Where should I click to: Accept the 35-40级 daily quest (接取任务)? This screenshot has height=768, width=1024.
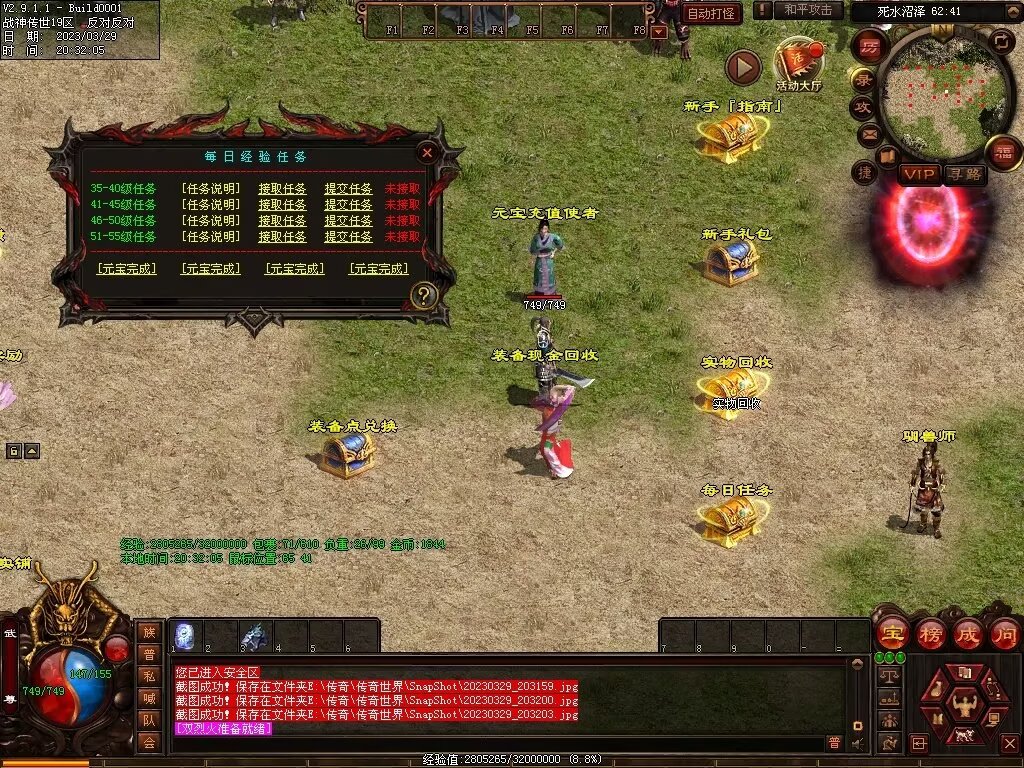tap(282, 188)
